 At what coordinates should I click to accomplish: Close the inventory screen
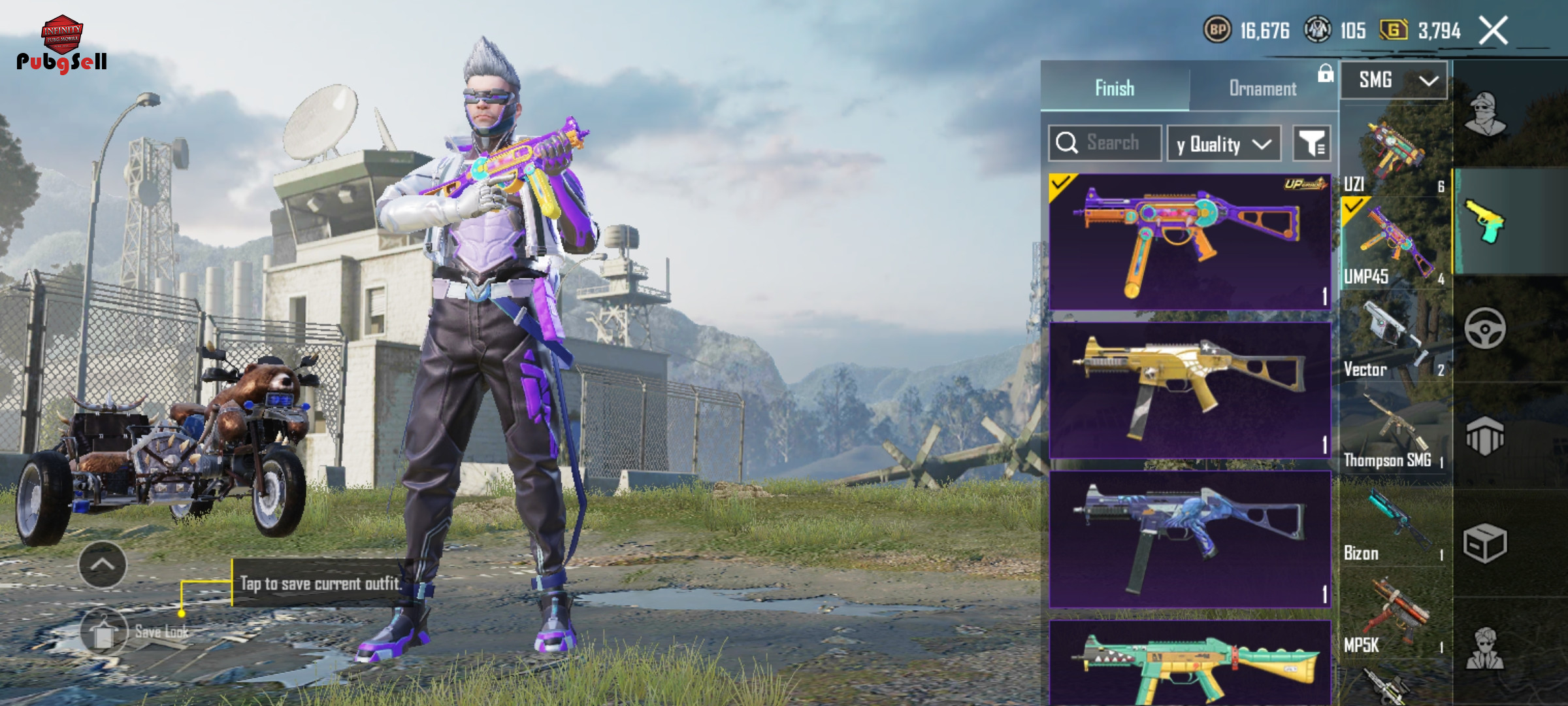click(1493, 31)
